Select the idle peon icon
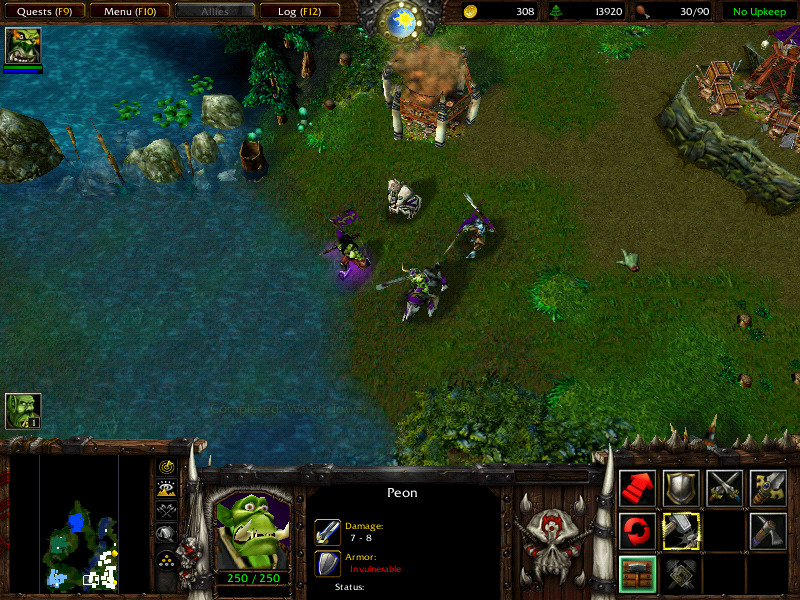The height and width of the screenshot is (600, 800). pyautogui.click(x=22, y=411)
